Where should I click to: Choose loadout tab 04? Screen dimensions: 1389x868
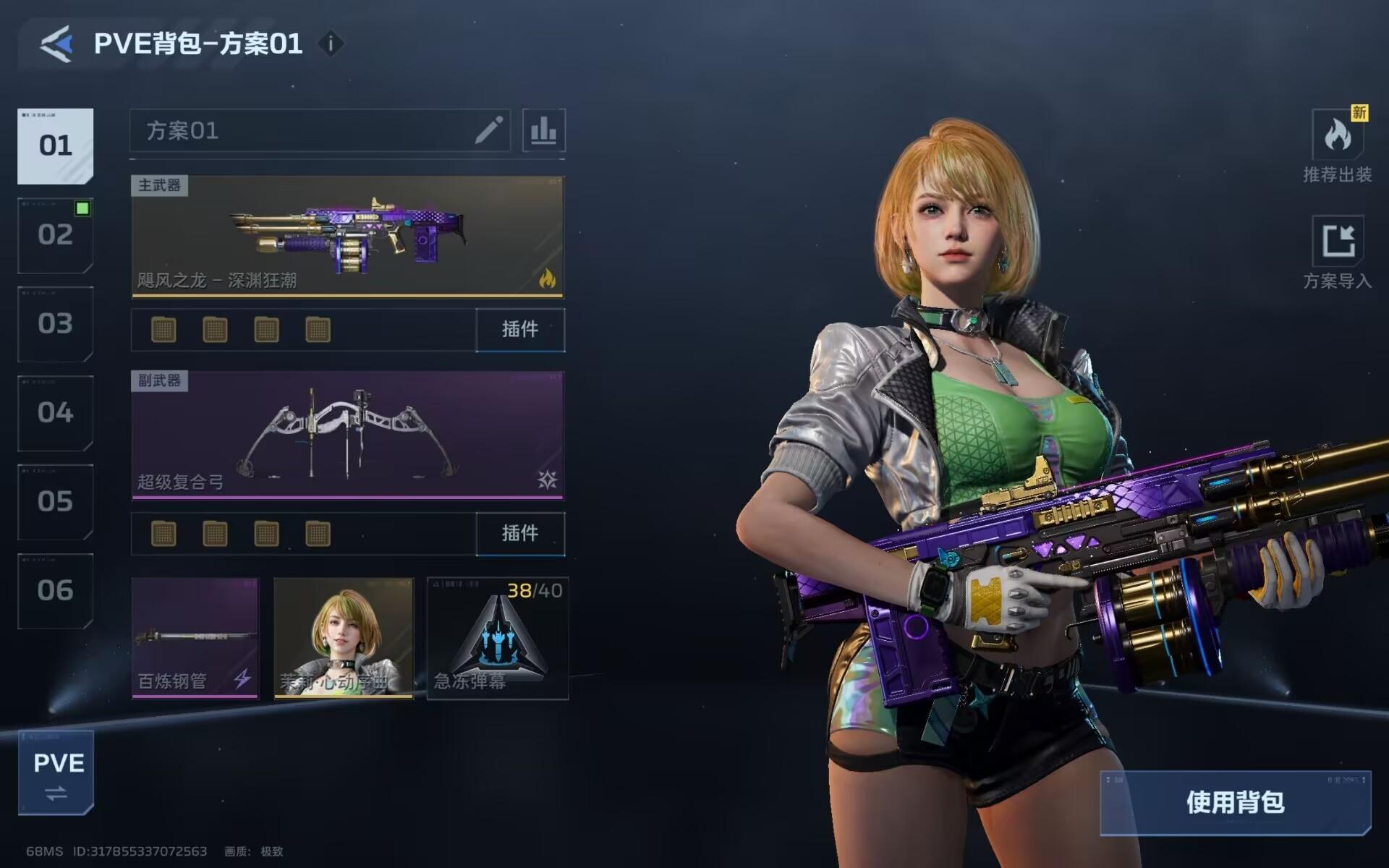(x=56, y=413)
